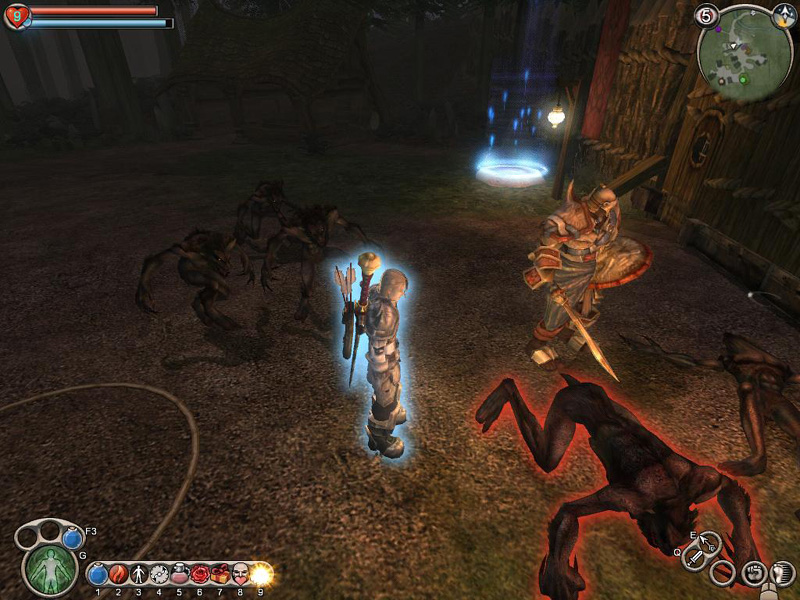The image size is (800, 600).
Task: Select the clenched fist action icon
Action: 757,574
